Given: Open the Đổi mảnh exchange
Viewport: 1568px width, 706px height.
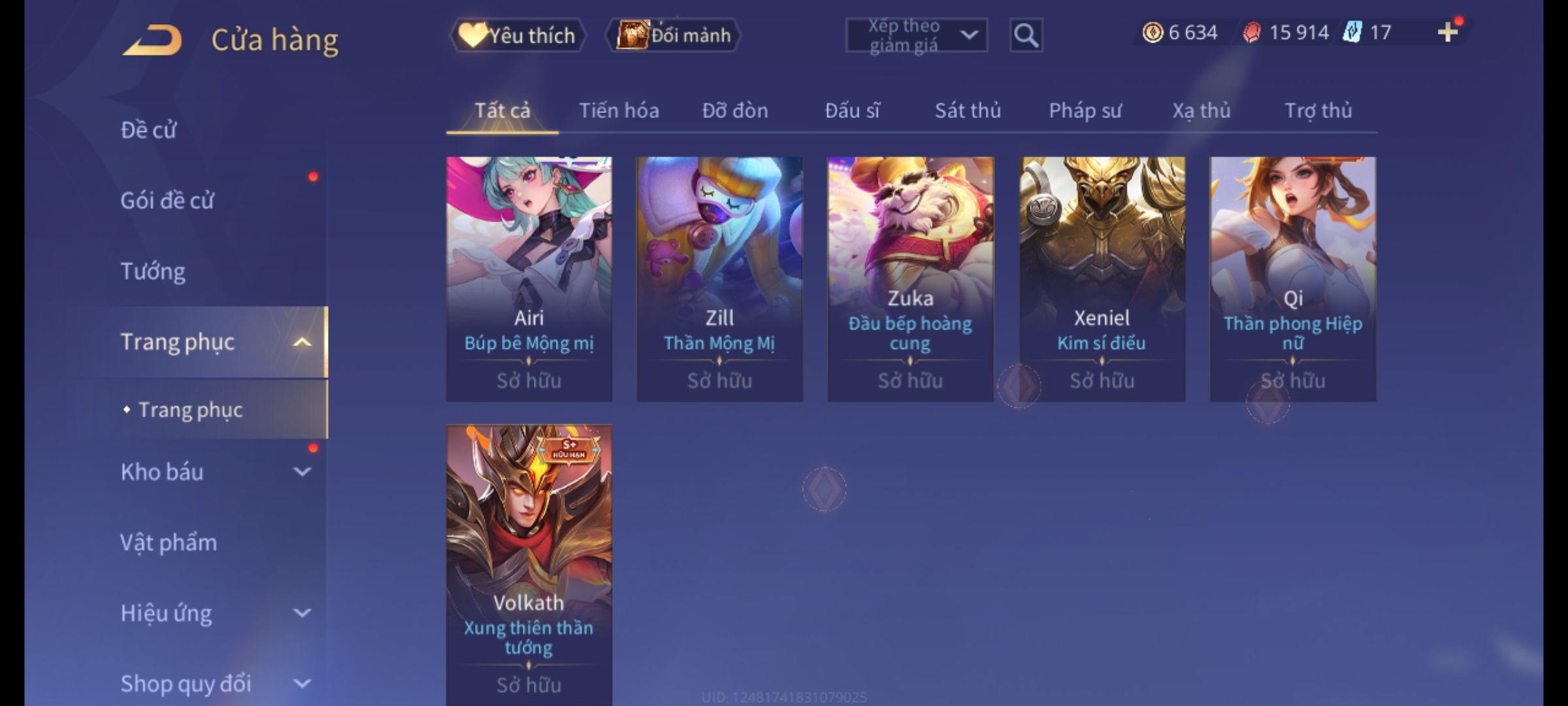Looking at the screenshot, I should pos(674,35).
